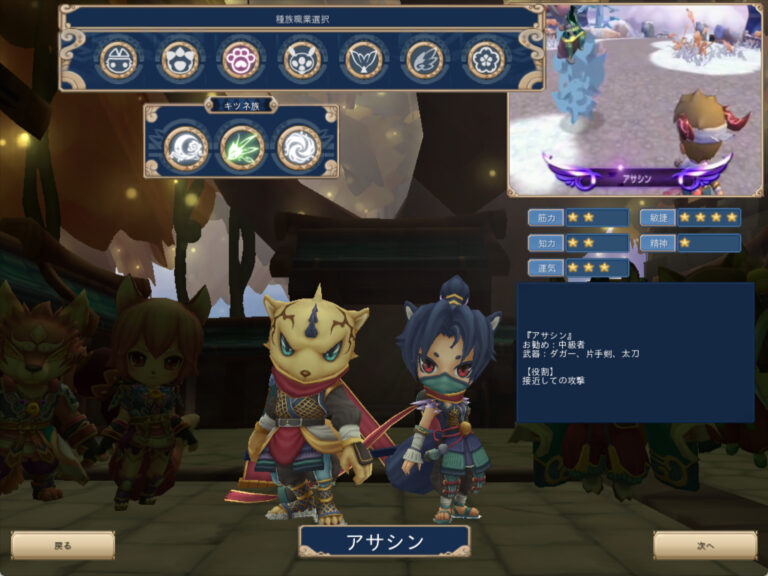Select the crescent moon class icon
Viewport: 768px width, 576px height.
tap(185, 147)
